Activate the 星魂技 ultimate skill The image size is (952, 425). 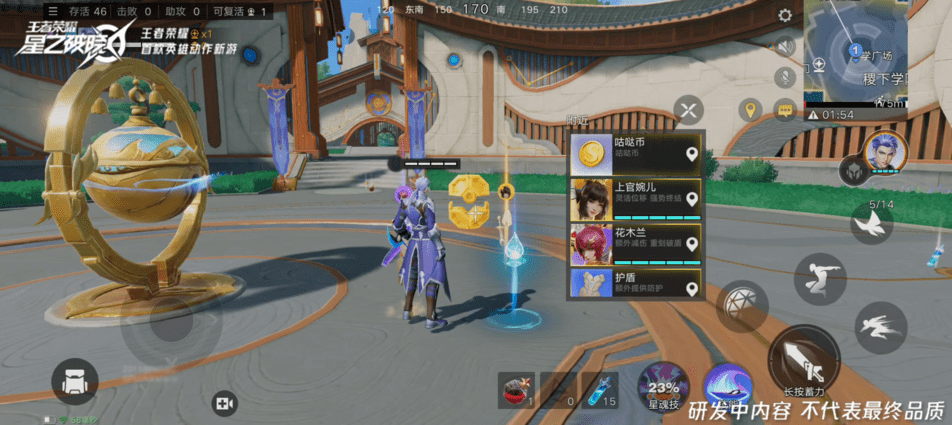tap(664, 387)
